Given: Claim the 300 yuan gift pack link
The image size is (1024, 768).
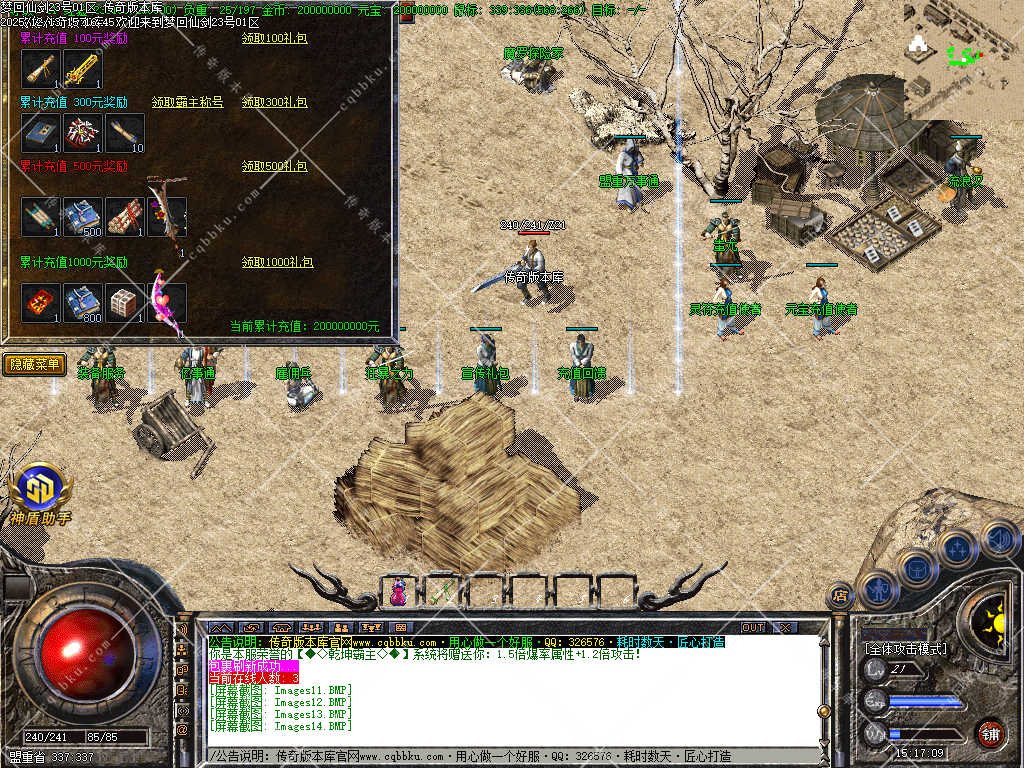Looking at the screenshot, I should [274, 102].
